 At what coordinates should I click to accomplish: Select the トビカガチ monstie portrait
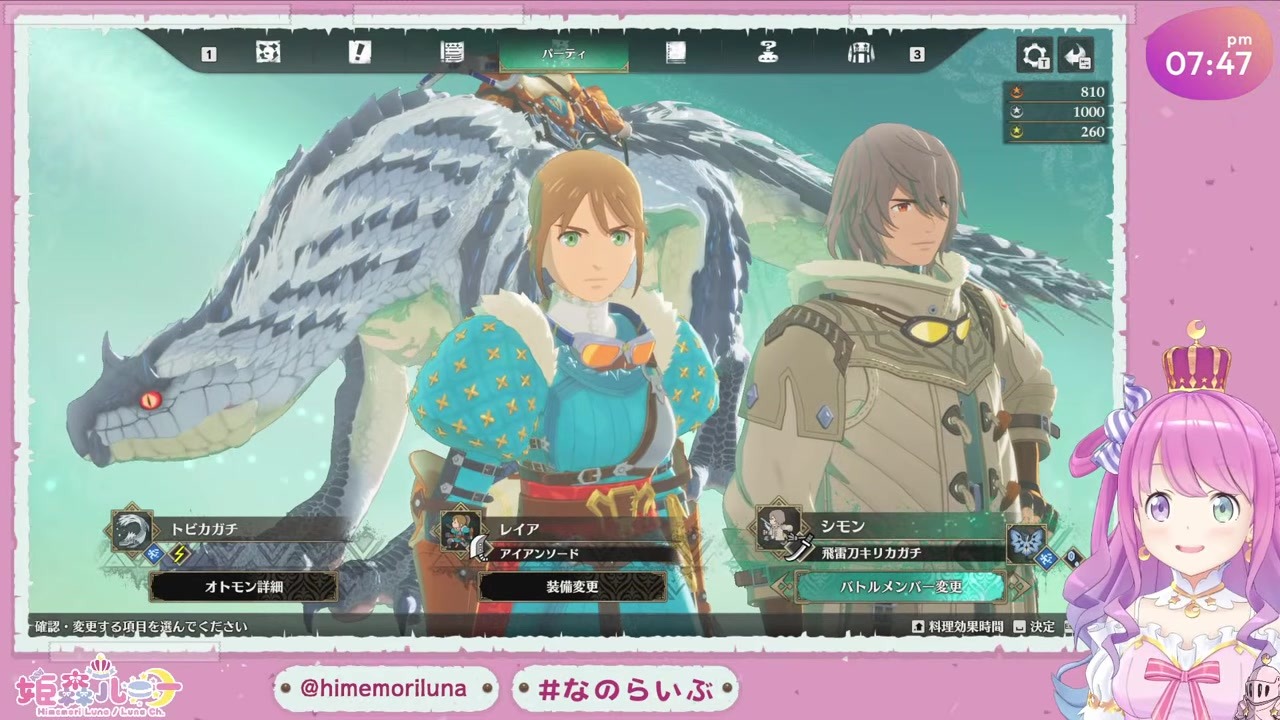point(132,530)
